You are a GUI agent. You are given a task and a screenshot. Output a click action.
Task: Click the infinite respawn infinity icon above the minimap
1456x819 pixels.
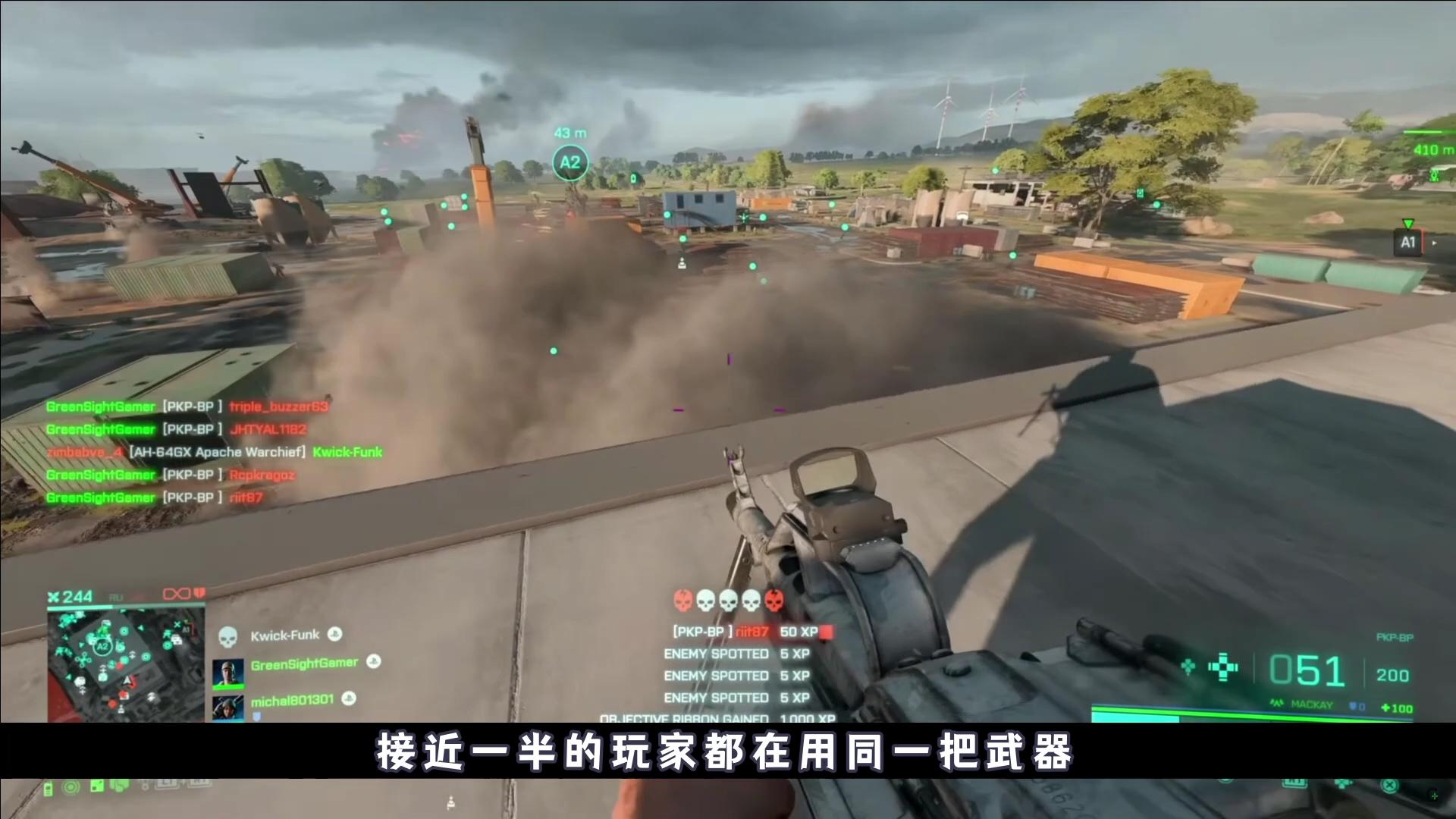pyautogui.click(x=175, y=595)
